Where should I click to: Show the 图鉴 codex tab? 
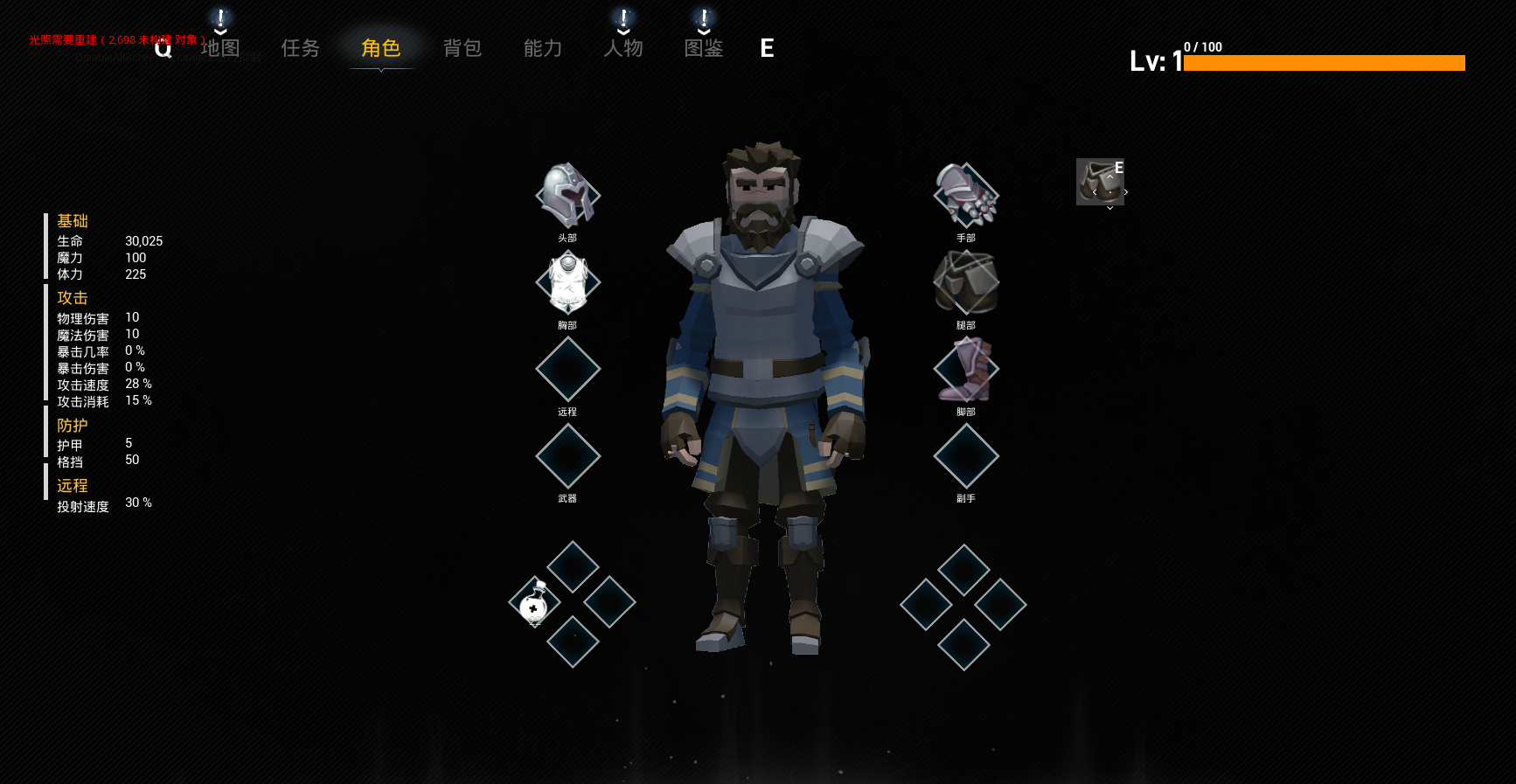tap(704, 48)
